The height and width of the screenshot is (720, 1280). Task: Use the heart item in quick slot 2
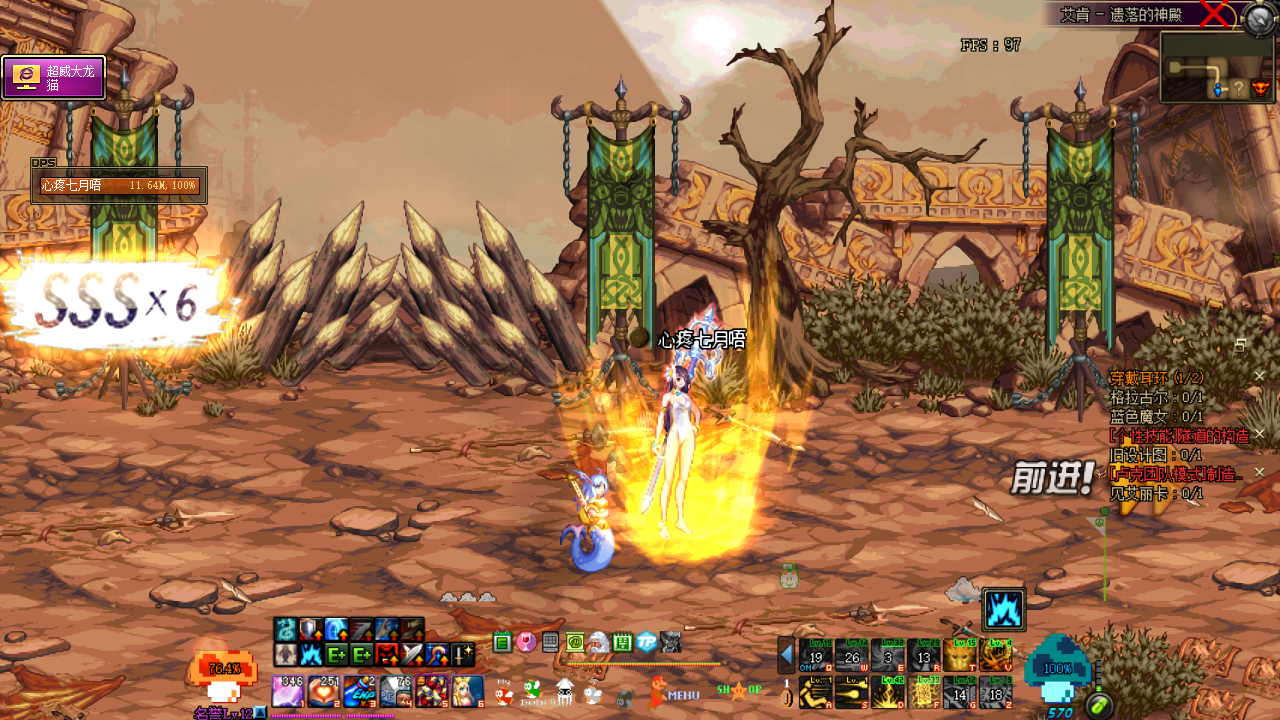tap(324, 691)
